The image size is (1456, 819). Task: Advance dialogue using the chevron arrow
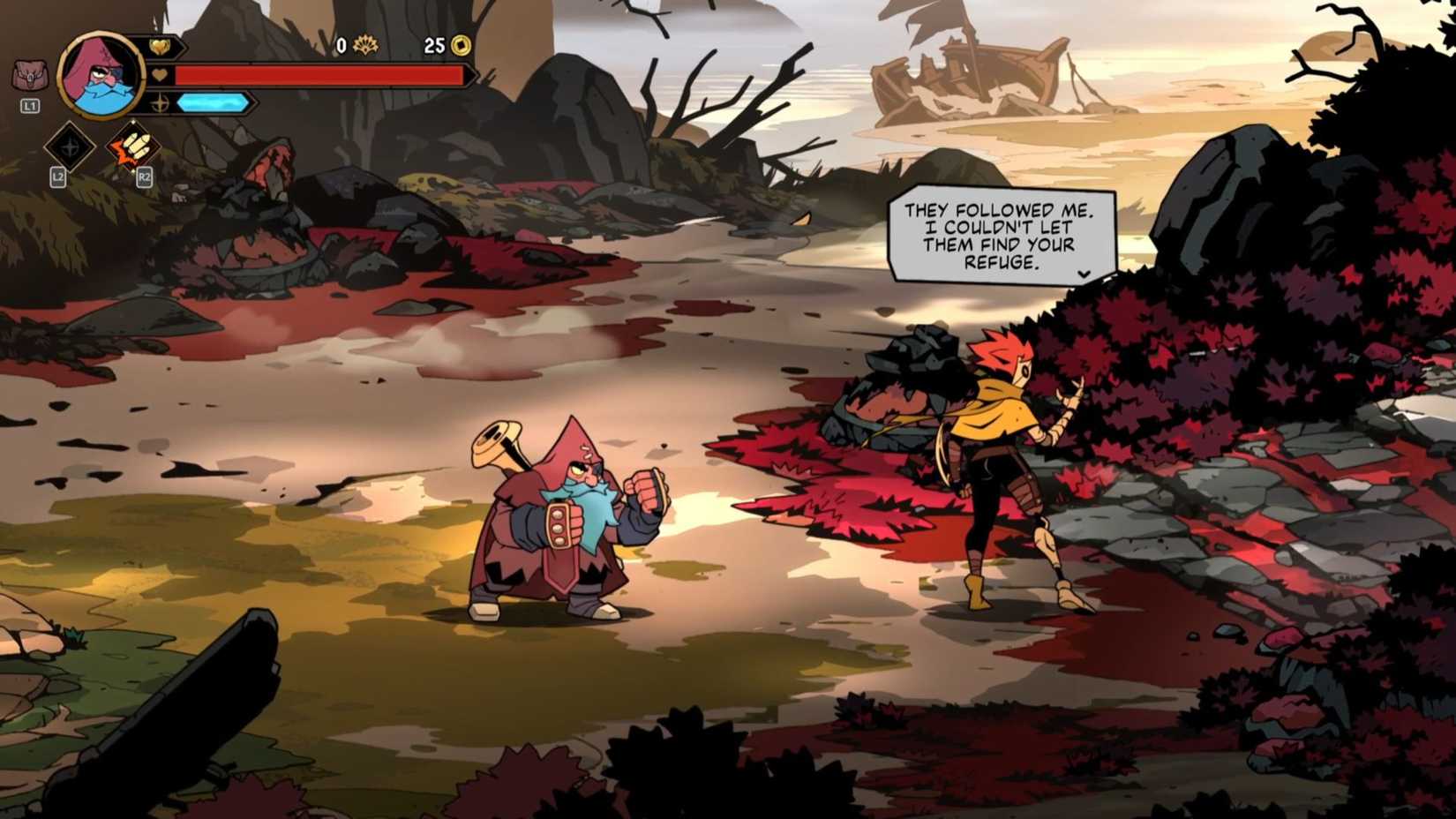[1083, 275]
